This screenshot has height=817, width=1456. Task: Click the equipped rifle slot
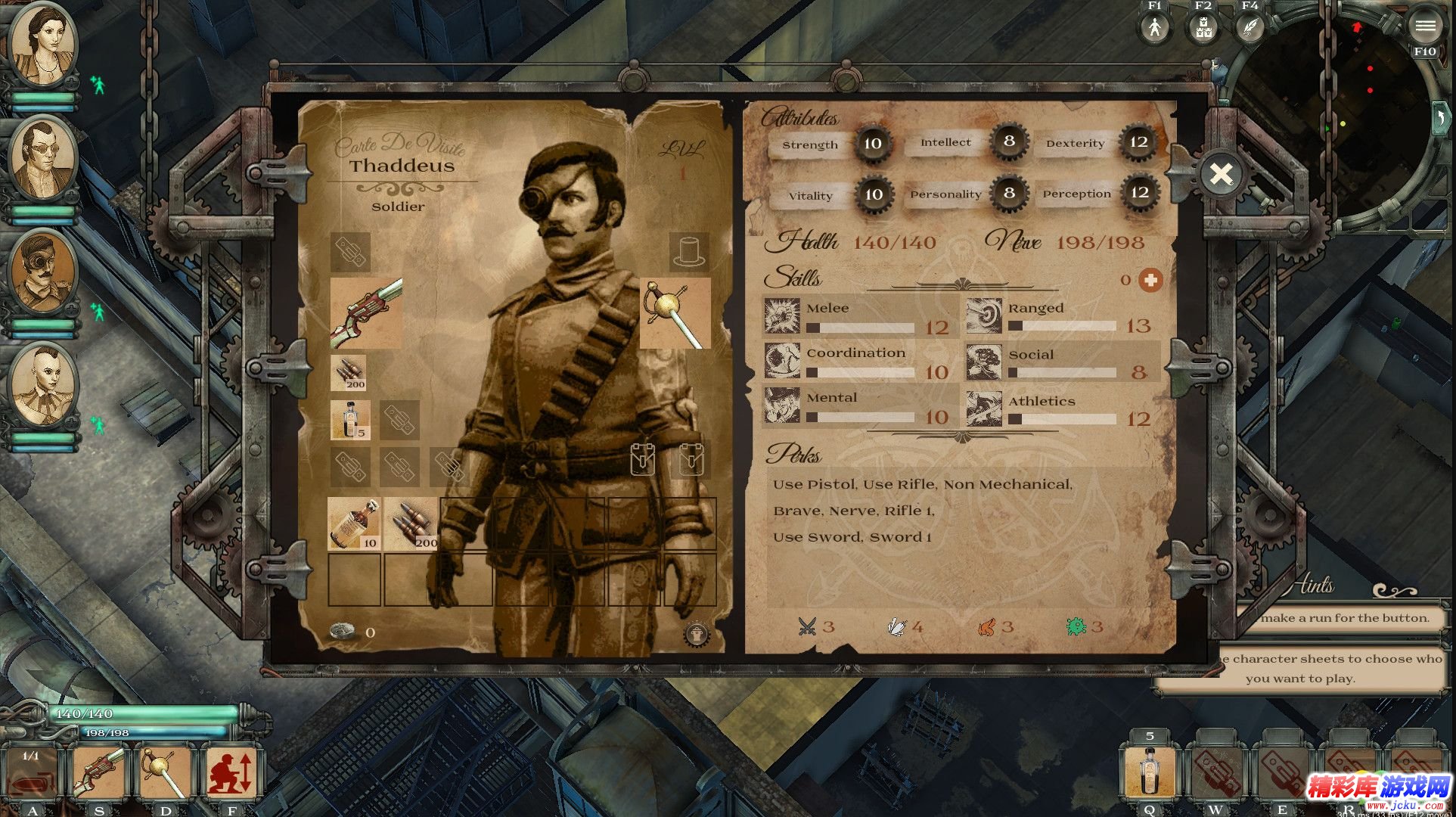pos(366,313)
